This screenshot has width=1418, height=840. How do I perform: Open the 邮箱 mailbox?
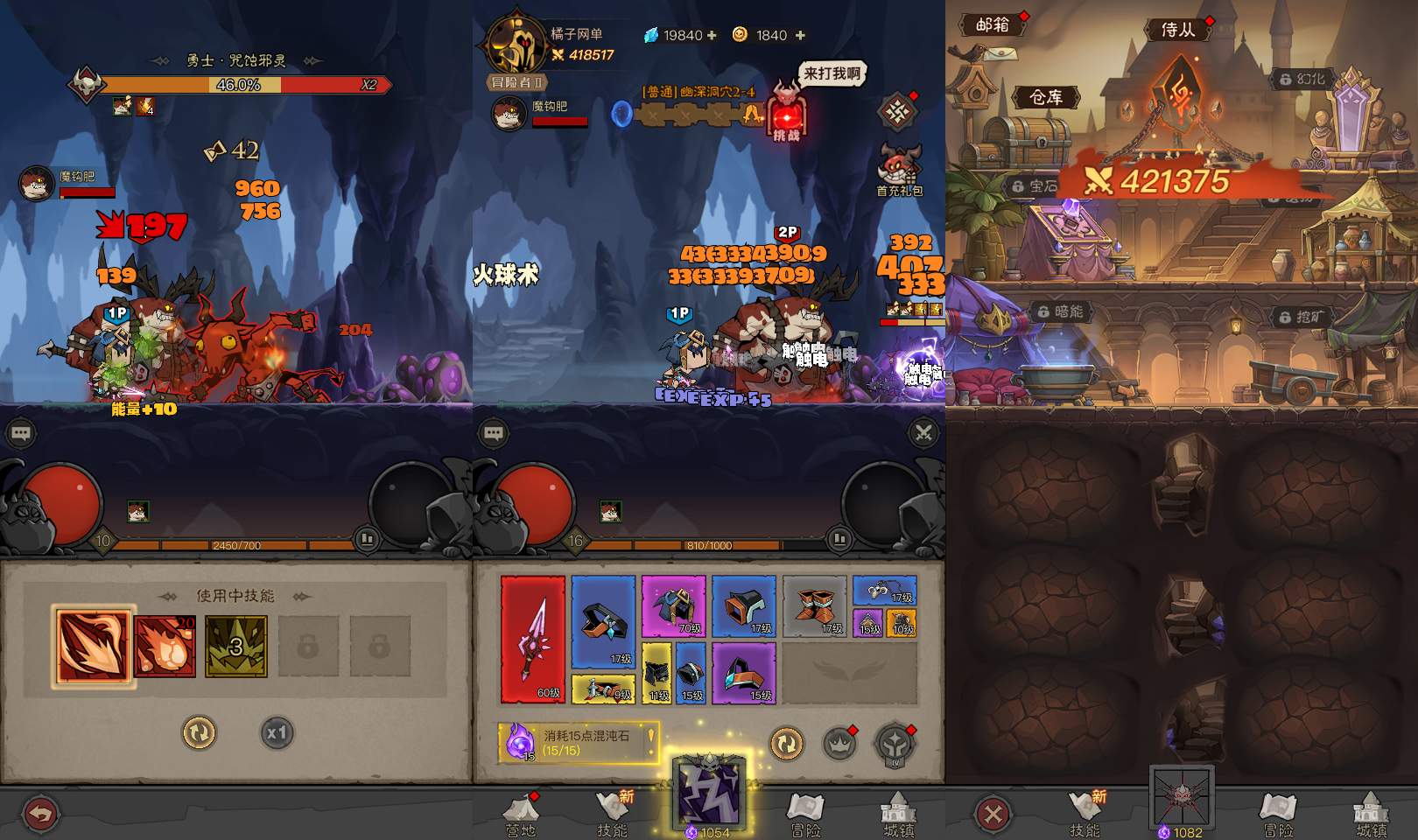[x=994, y=25]
